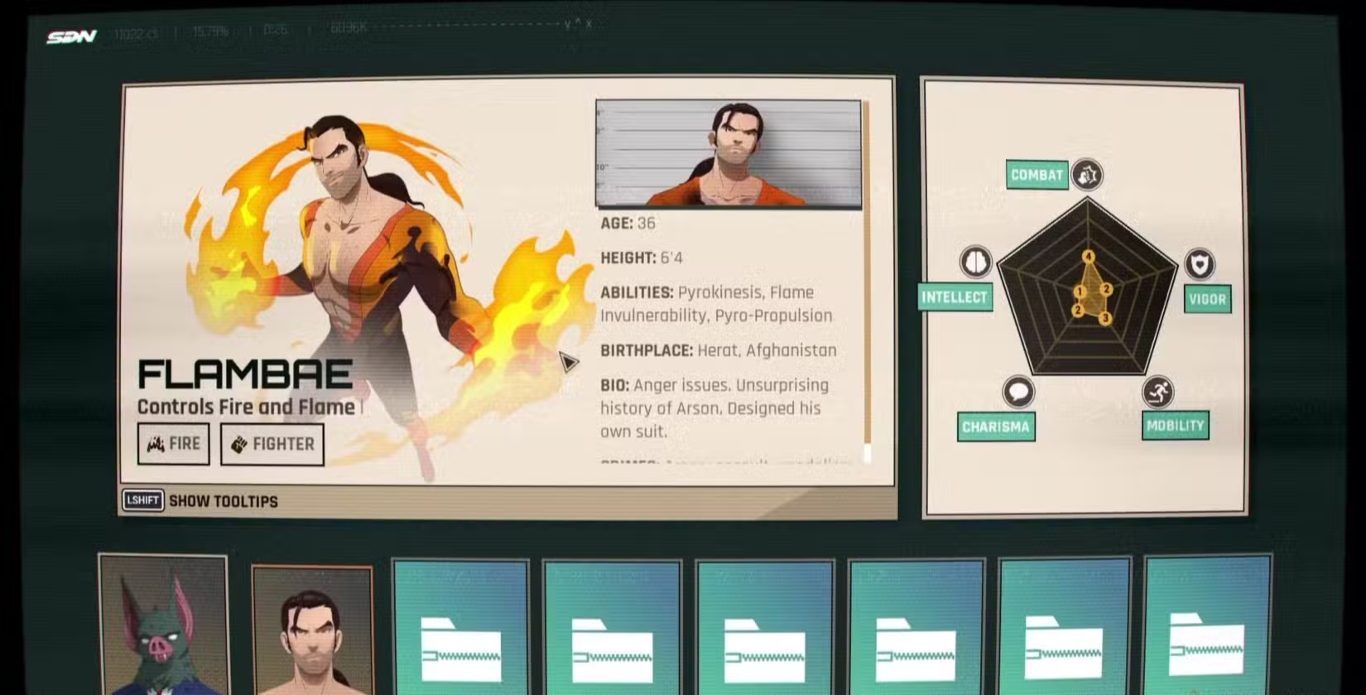Select the bat-eared character portrait card
Image resolution: width=1366 pixels, height=695 pixels.
click(164, 625)
